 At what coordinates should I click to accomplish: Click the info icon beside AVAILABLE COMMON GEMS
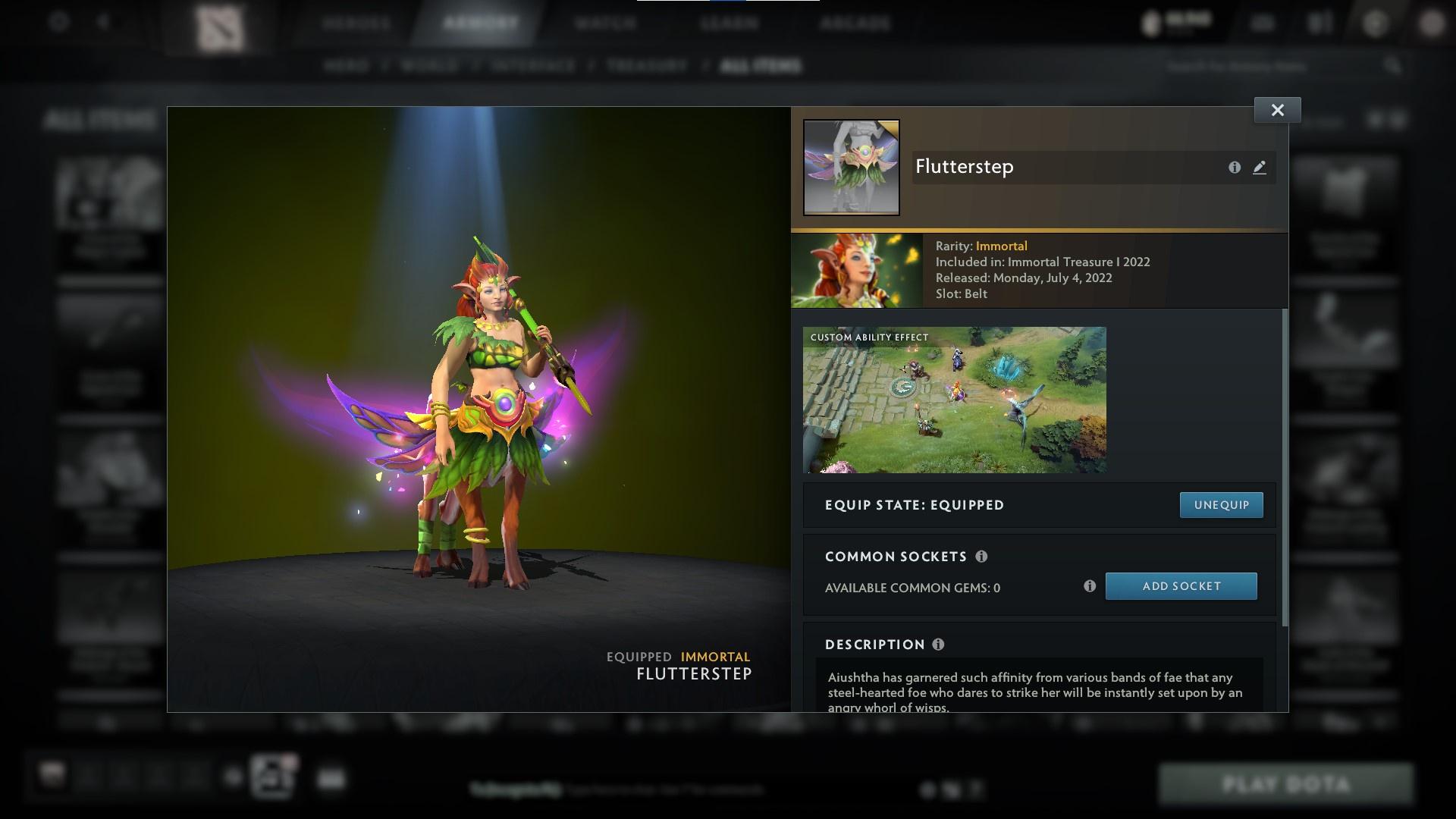(1090, 585)
